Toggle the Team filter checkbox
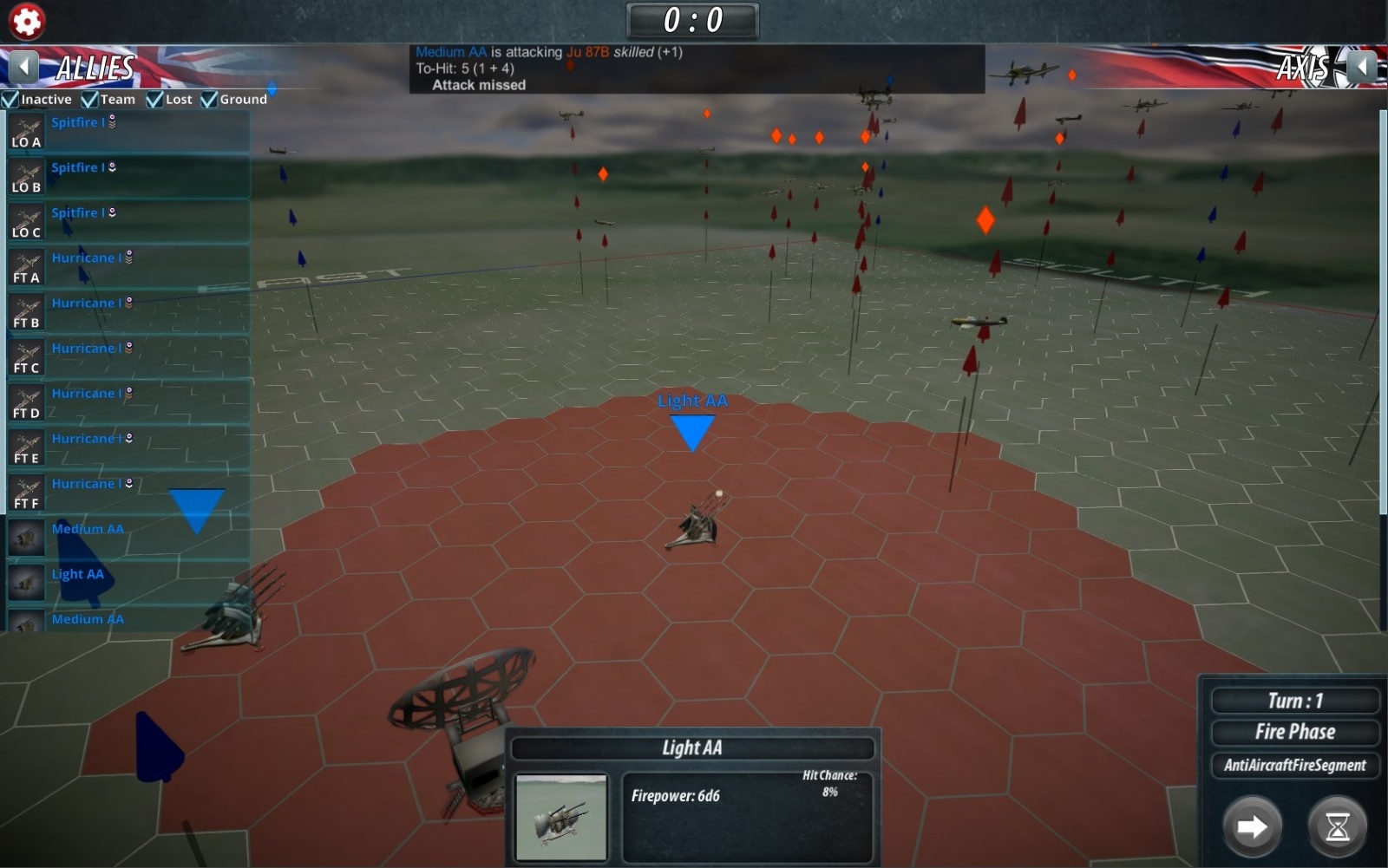The width and height of the screenshot is (1388, 868). (x=90, y=100)
